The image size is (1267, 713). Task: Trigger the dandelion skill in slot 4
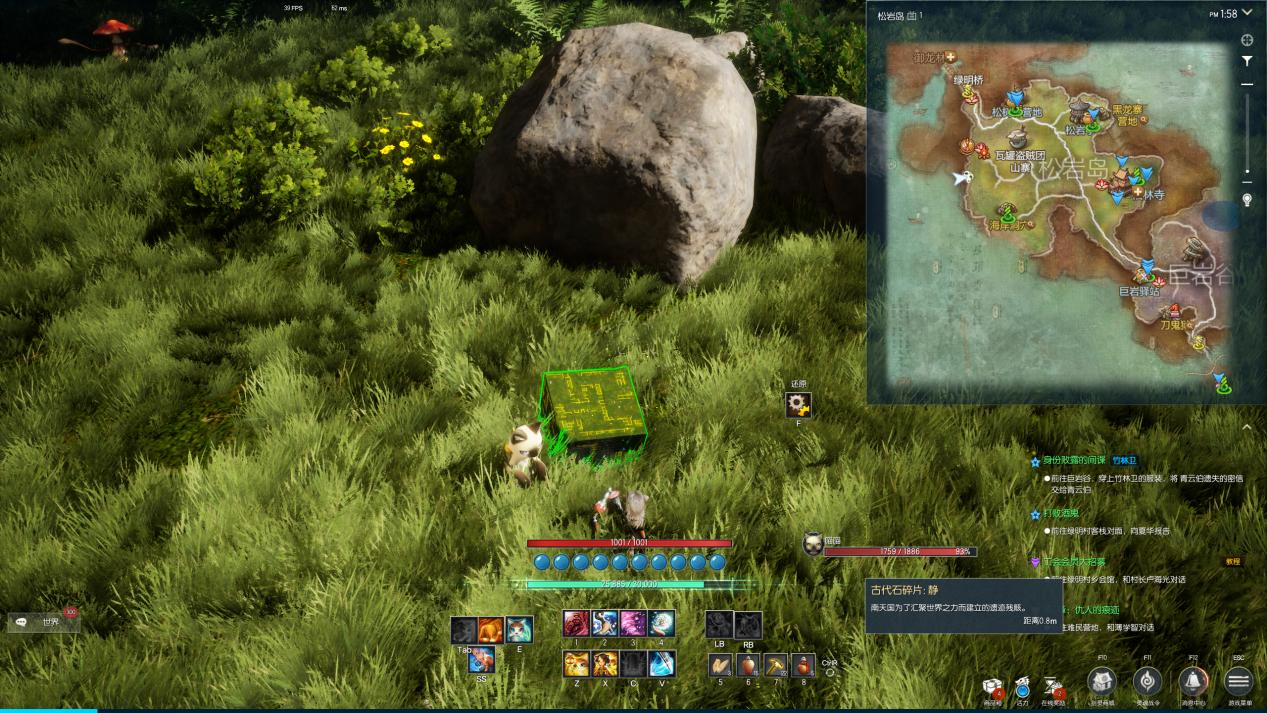661,624
